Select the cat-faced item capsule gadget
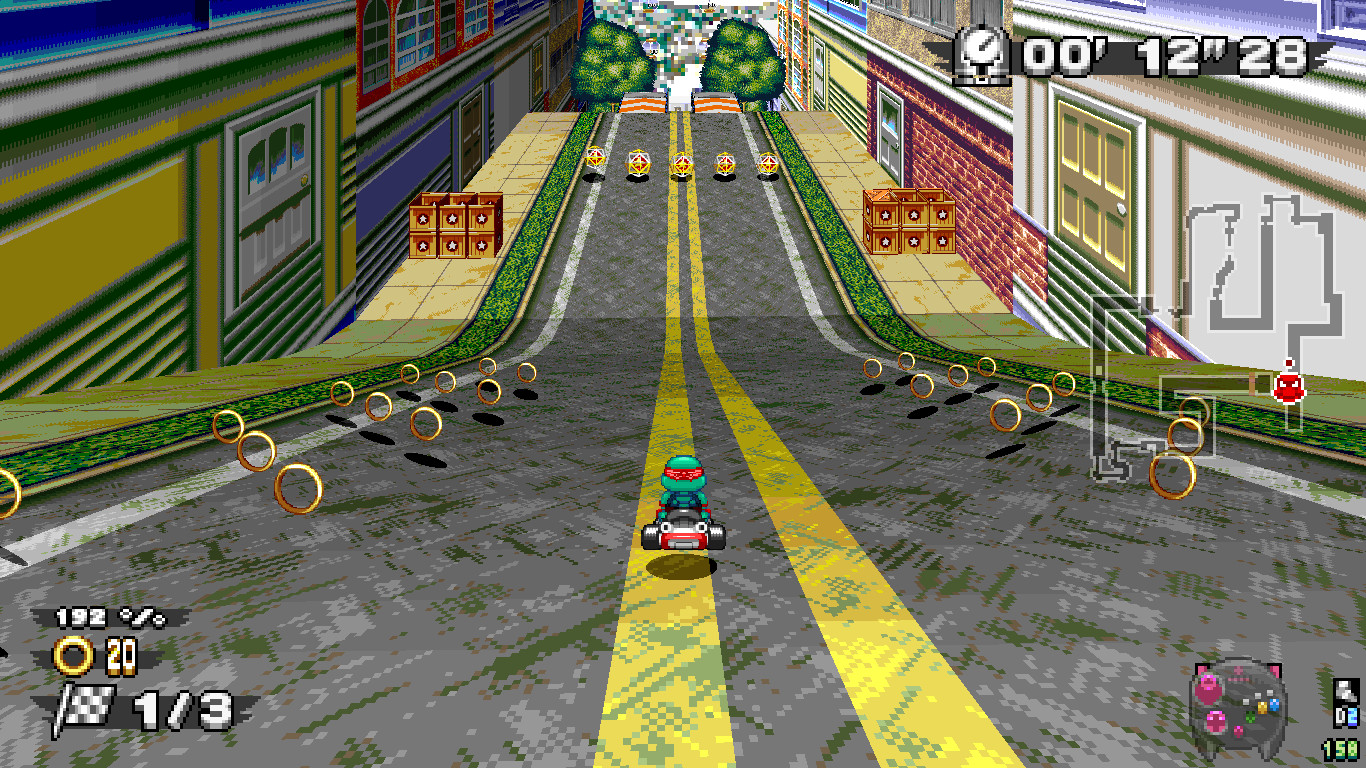Image resolution: width=1366 pixels, height=768 pixels. pos(1239,705)
